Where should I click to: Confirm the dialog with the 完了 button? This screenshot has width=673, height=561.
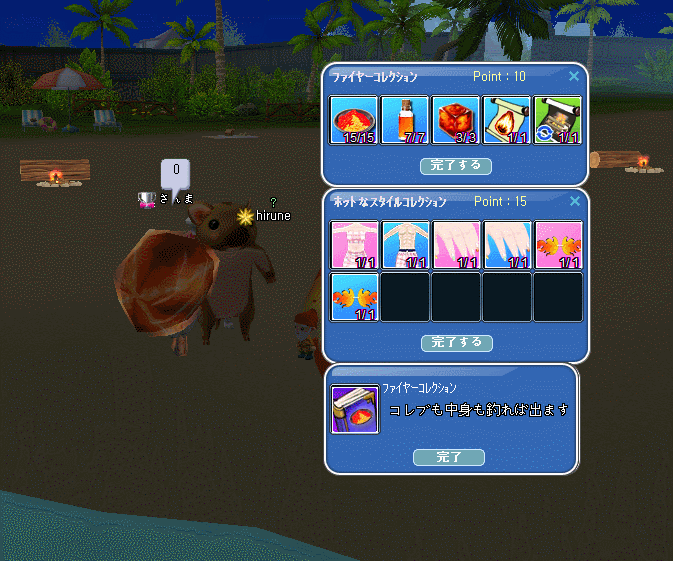[x=448, y=457]
